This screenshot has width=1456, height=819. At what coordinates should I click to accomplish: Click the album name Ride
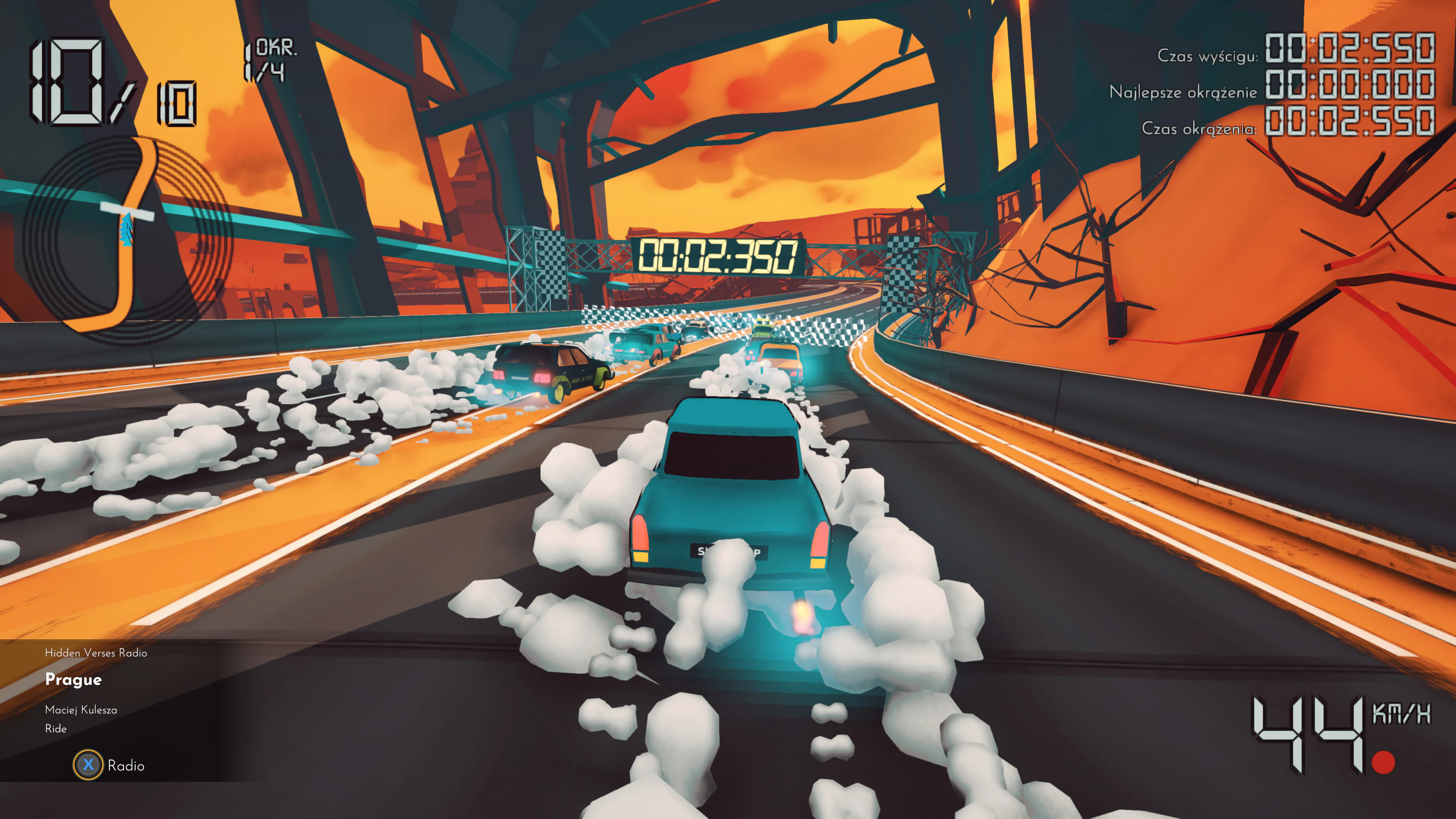56,729
